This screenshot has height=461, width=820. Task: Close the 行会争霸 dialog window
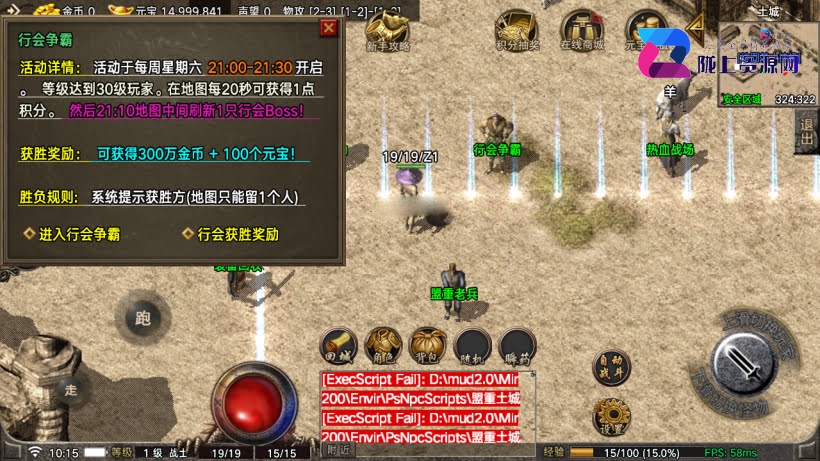click(x=328, y=28)
